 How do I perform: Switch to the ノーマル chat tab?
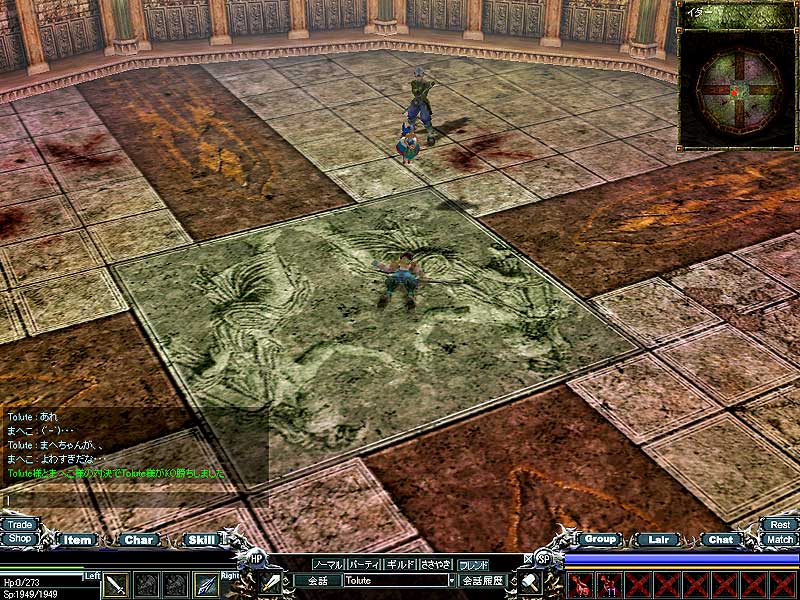327,564
